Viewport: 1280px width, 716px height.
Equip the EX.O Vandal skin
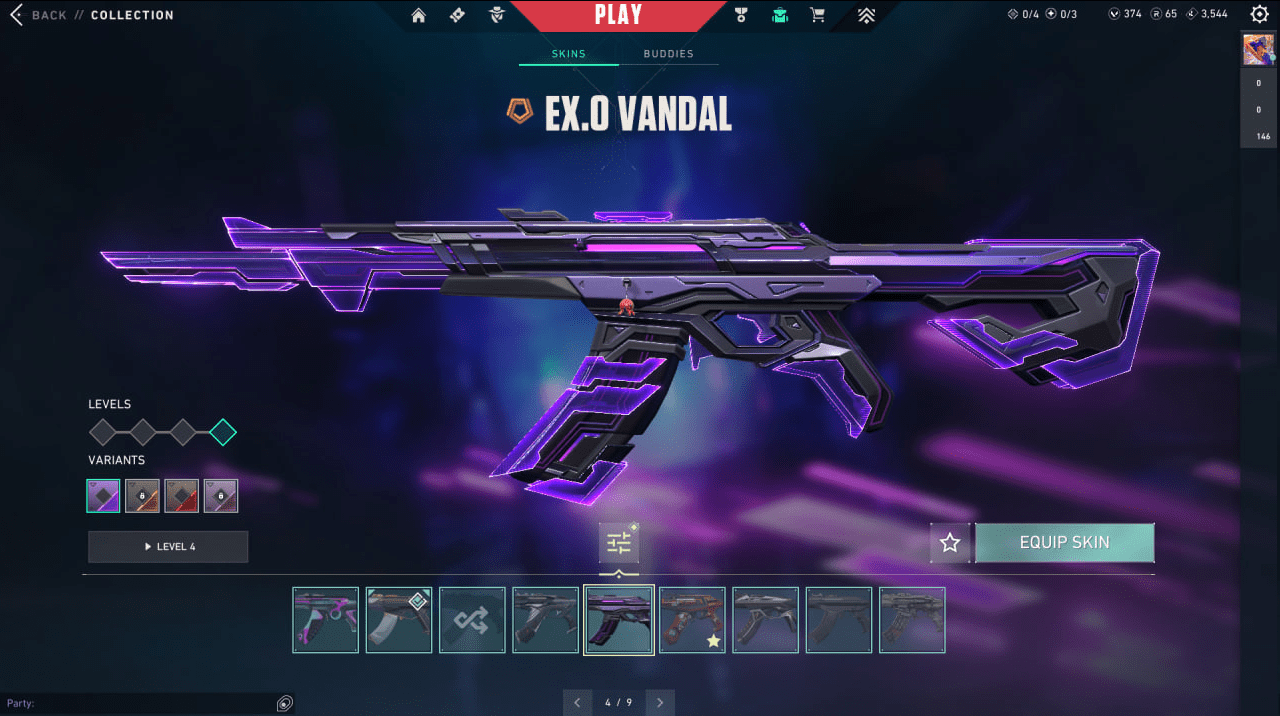tap(1064, 543)
